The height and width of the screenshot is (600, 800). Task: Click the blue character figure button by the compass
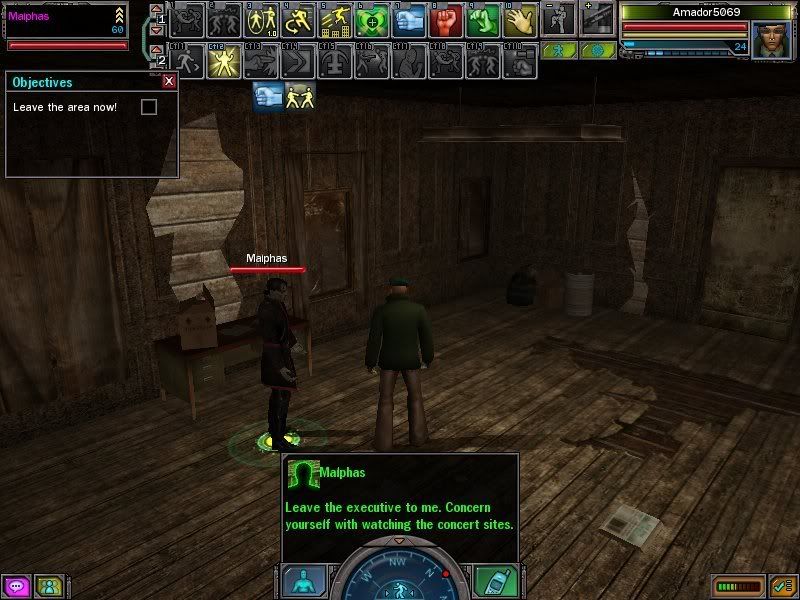(302, 581)
